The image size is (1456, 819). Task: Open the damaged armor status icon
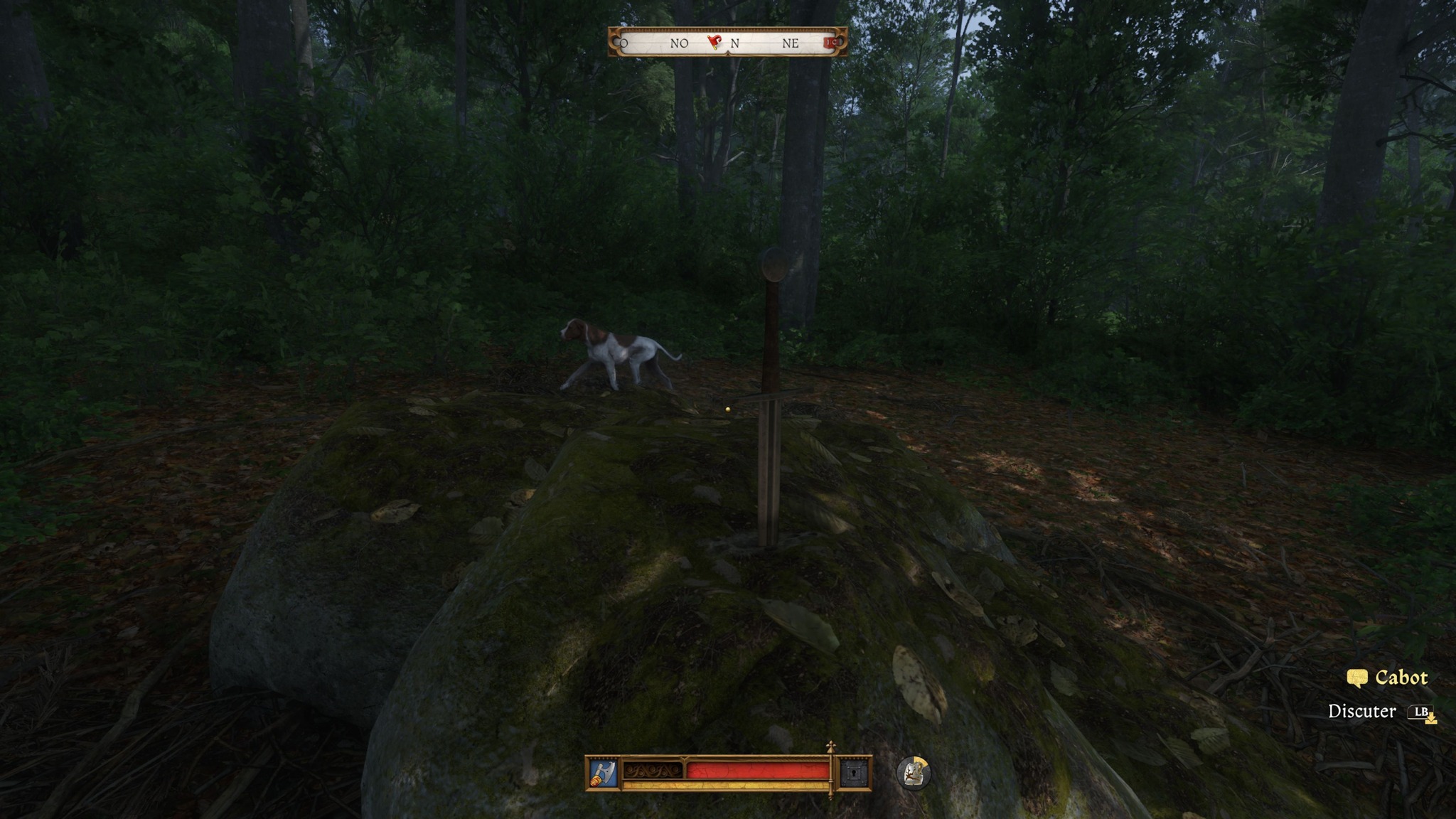click(913, 773)
